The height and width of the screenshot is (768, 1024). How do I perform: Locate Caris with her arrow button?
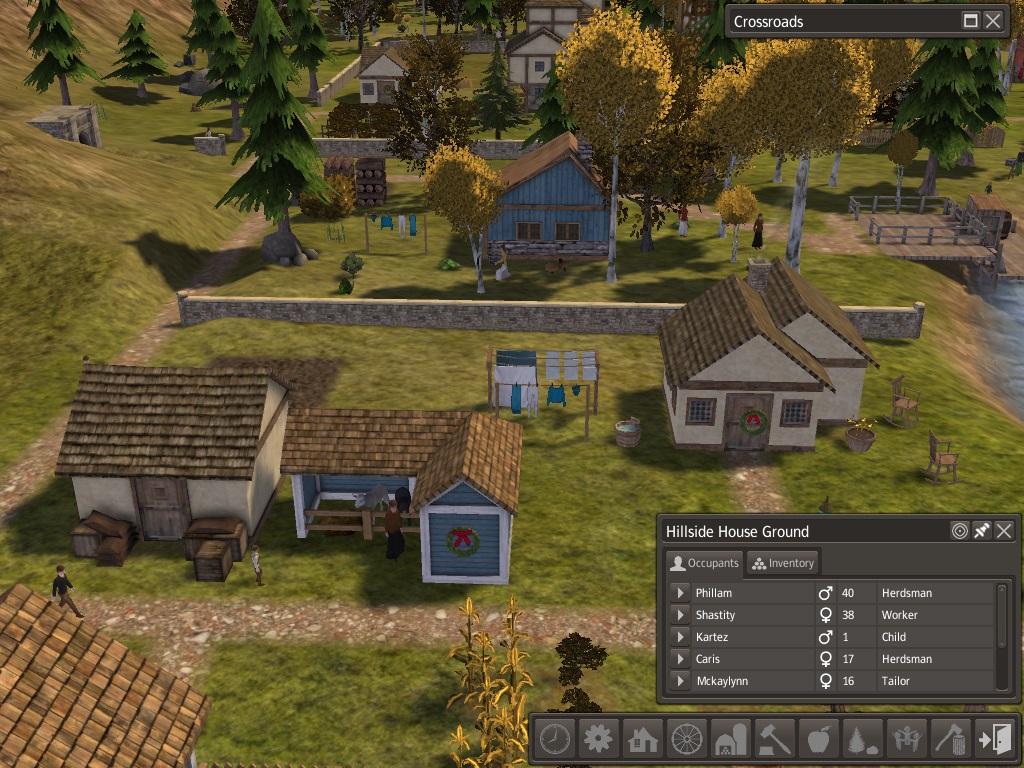pos(680,659)
